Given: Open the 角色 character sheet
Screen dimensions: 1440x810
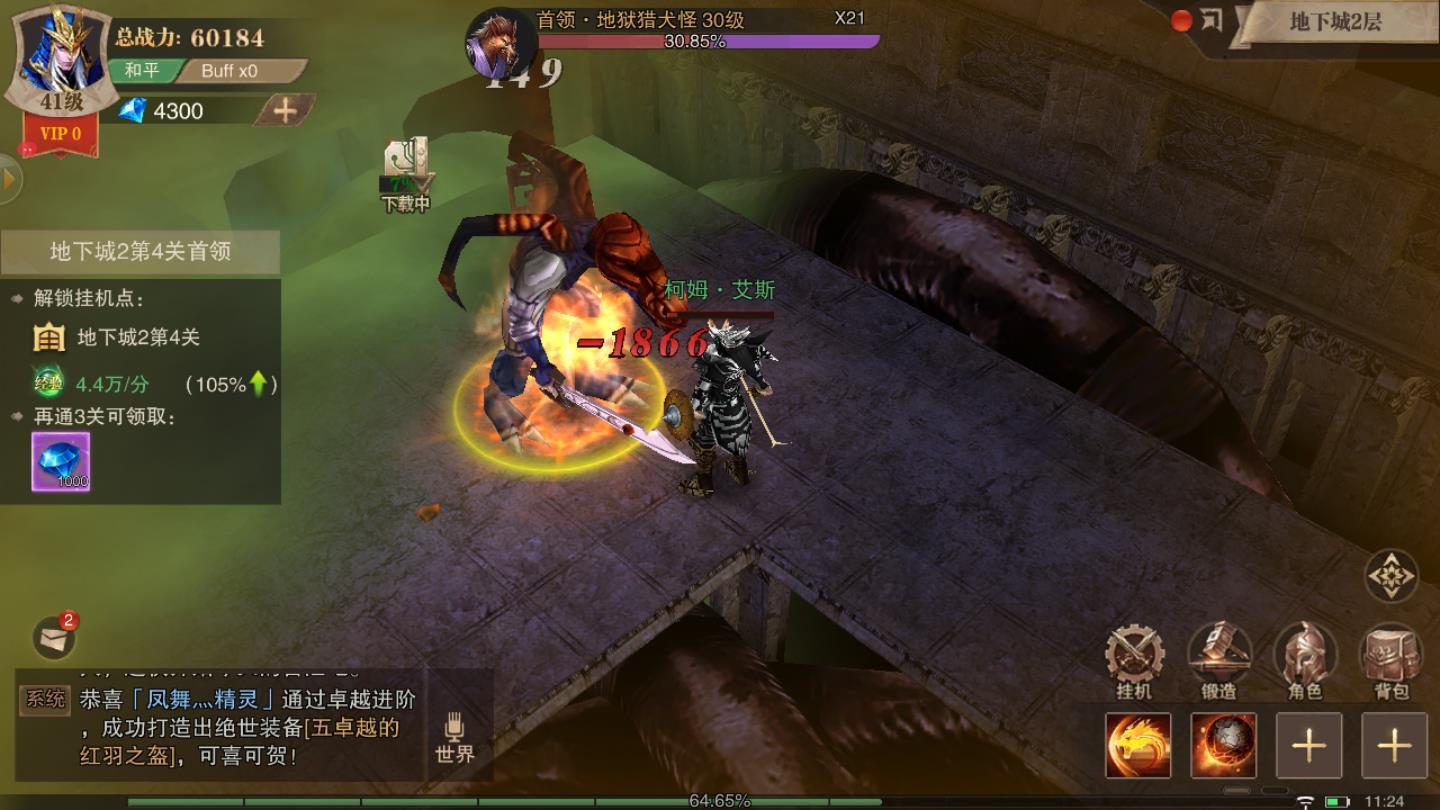Looking at the screenshot, I should tap(1305, 661).
